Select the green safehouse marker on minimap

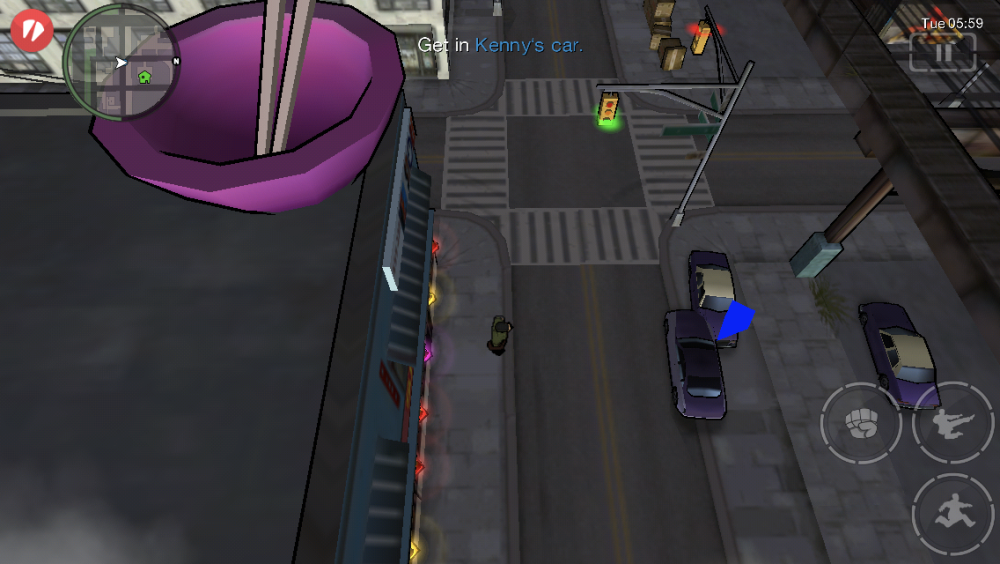pyautogui.click(x=144, y=76)
